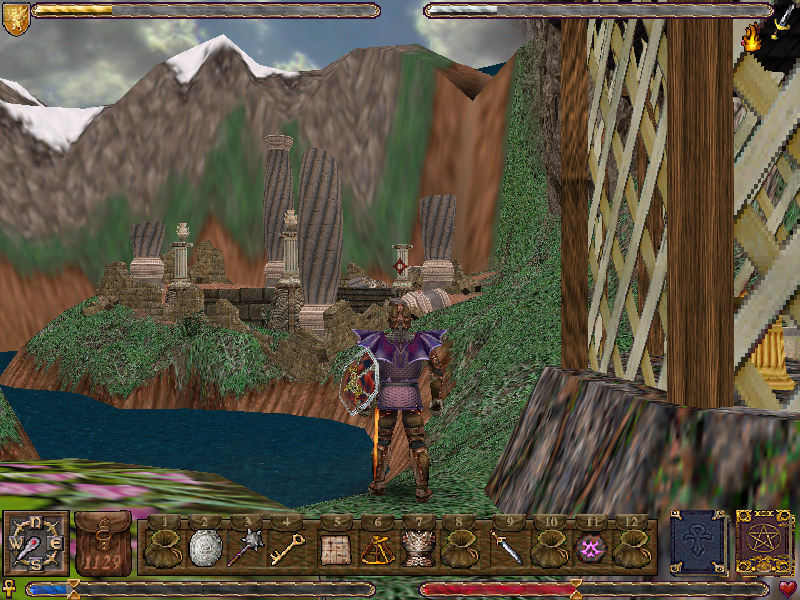The image size is (800, 600).
Task: Click the golden shield icon at top-left
Action: 15,19
